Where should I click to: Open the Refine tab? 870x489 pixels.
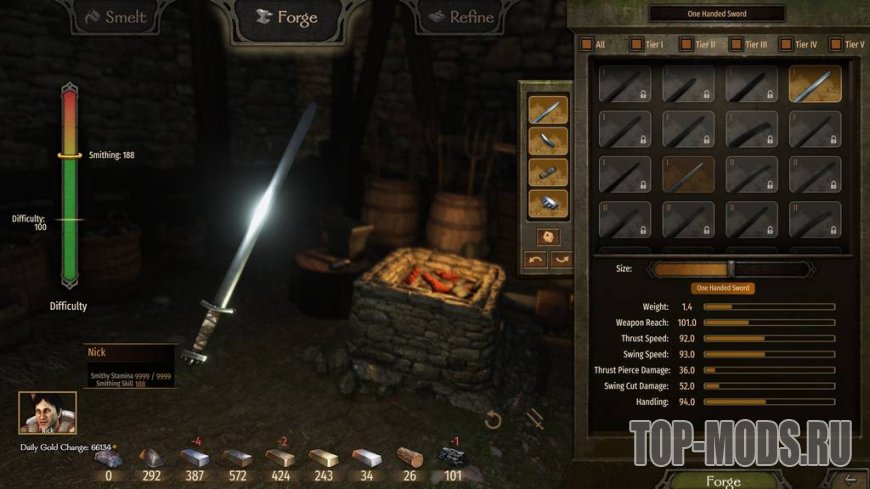coord(460,17)
